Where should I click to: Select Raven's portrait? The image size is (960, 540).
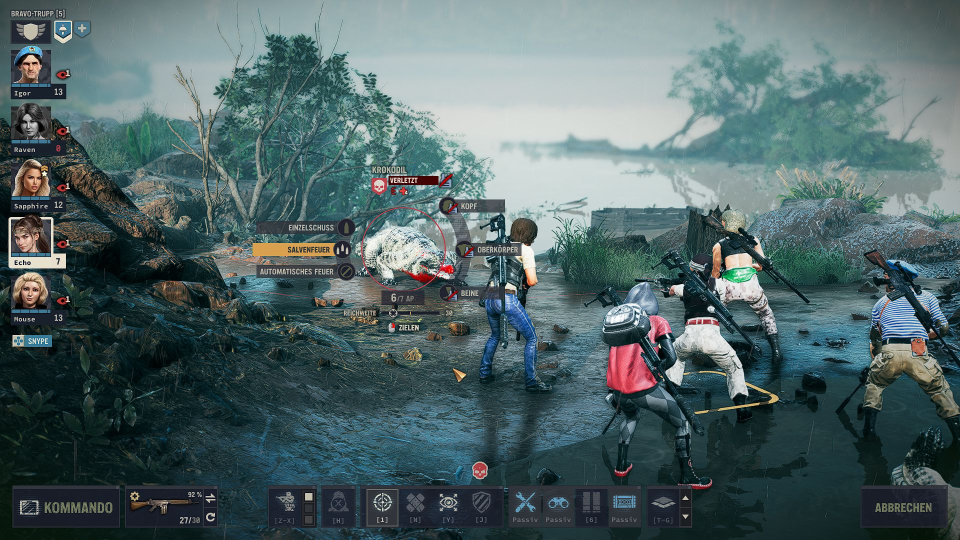point(31,122)
